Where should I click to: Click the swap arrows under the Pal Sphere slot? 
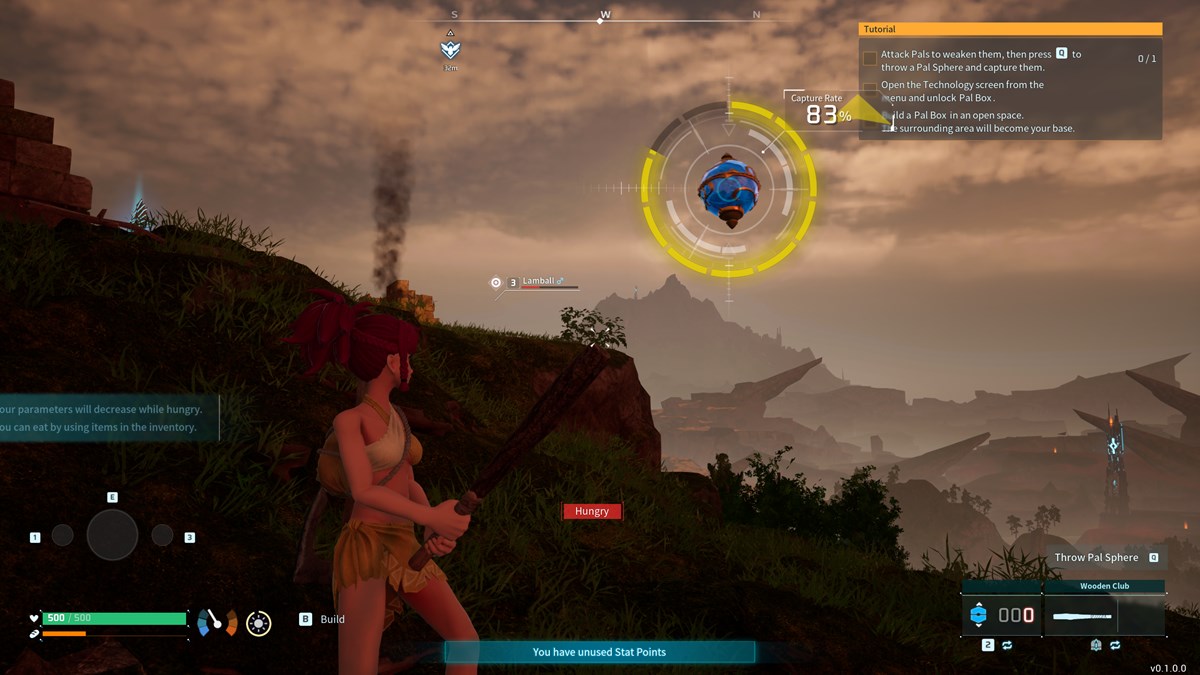1007,646
